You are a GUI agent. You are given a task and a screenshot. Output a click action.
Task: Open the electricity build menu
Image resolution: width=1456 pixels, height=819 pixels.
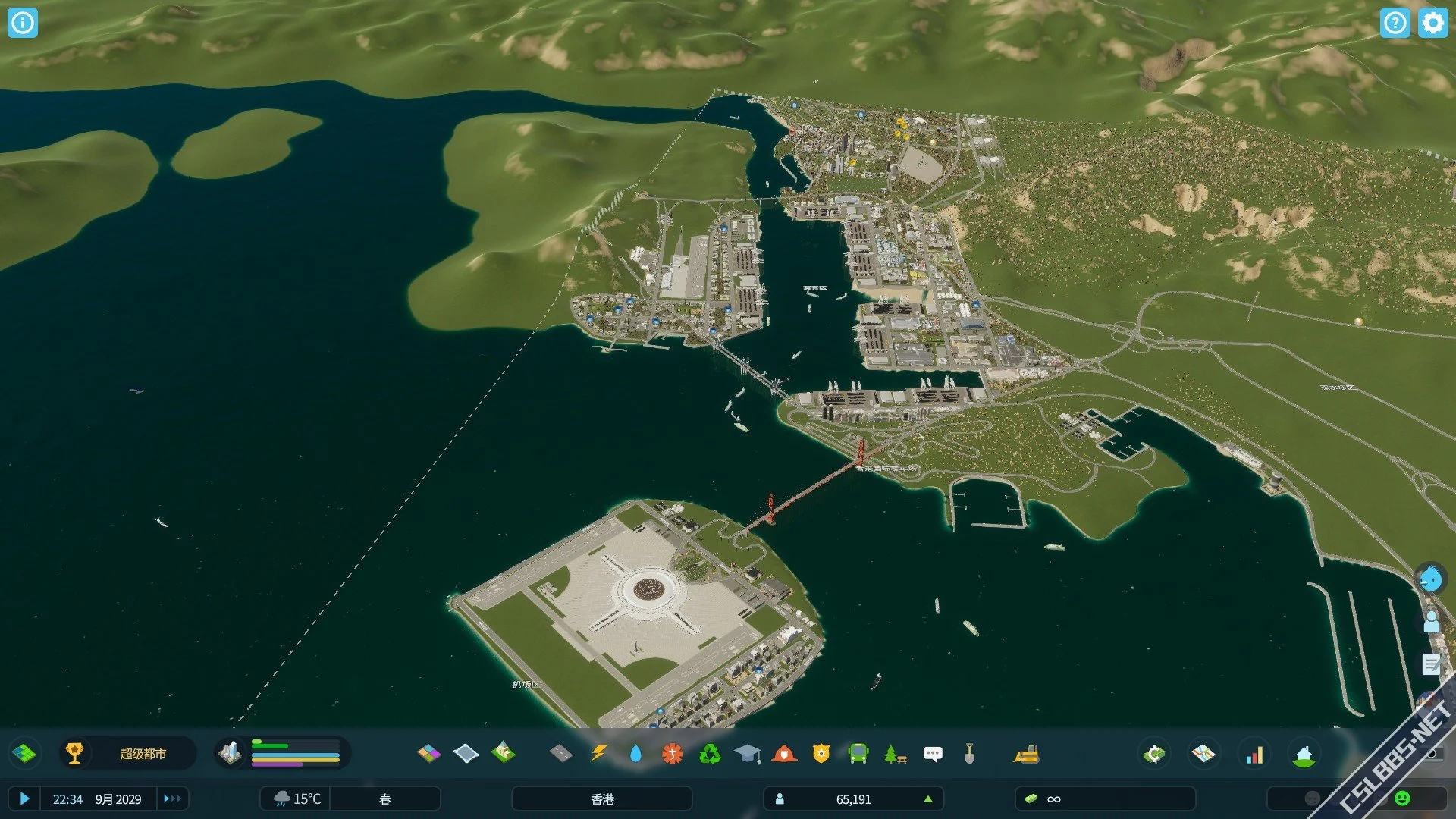[x=598, y=754]
